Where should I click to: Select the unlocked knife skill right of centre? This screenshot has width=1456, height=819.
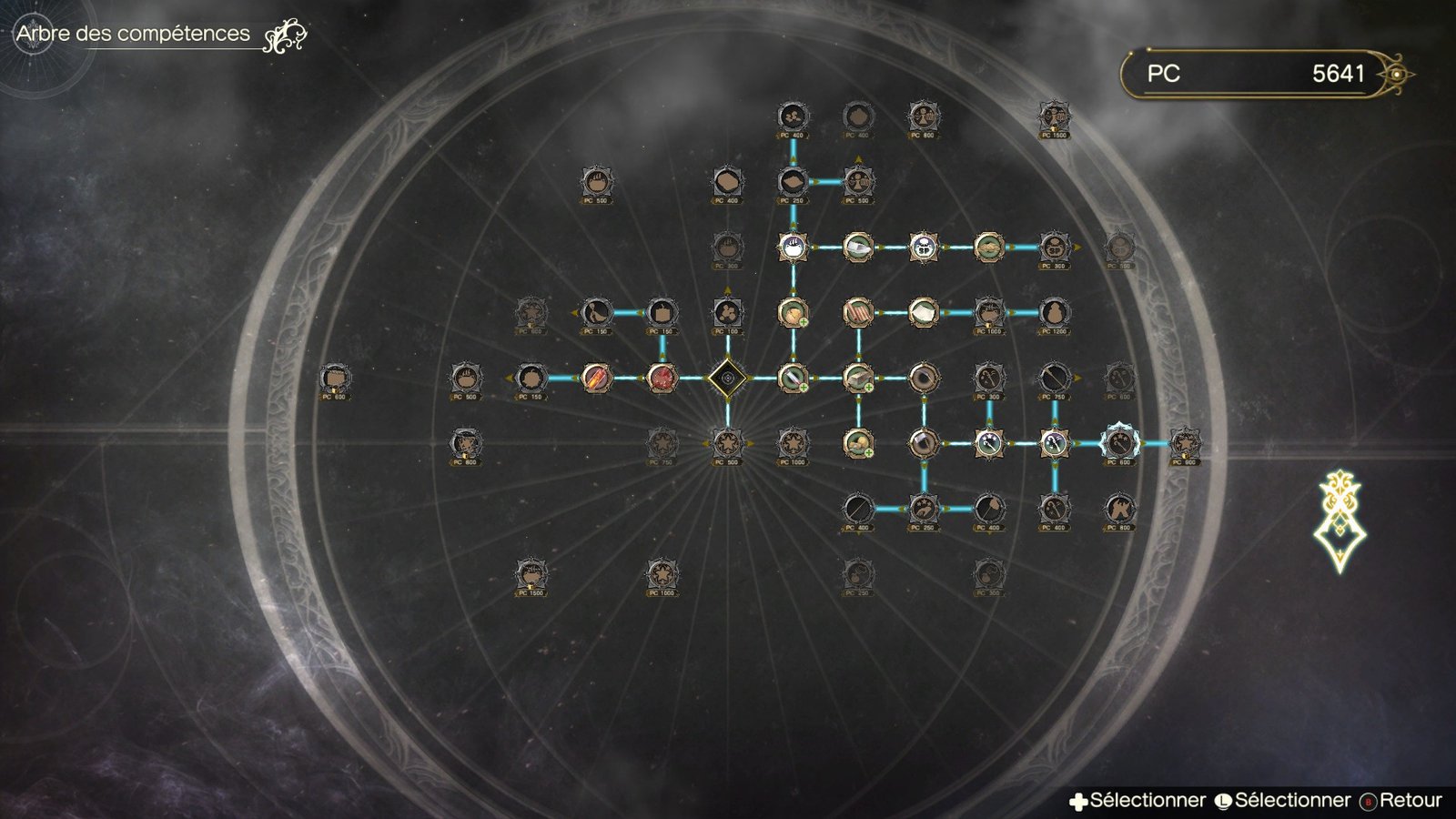793,378
